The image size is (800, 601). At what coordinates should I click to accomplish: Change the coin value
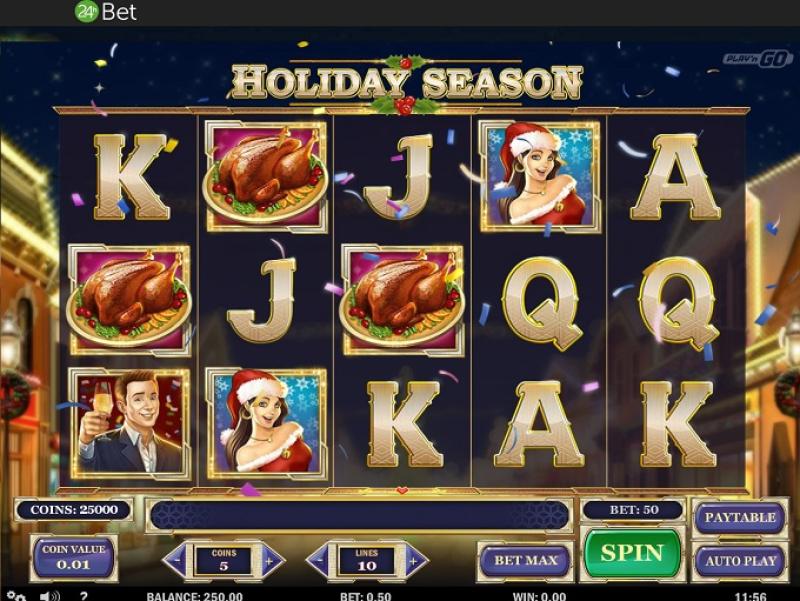(x=74, y=557)
